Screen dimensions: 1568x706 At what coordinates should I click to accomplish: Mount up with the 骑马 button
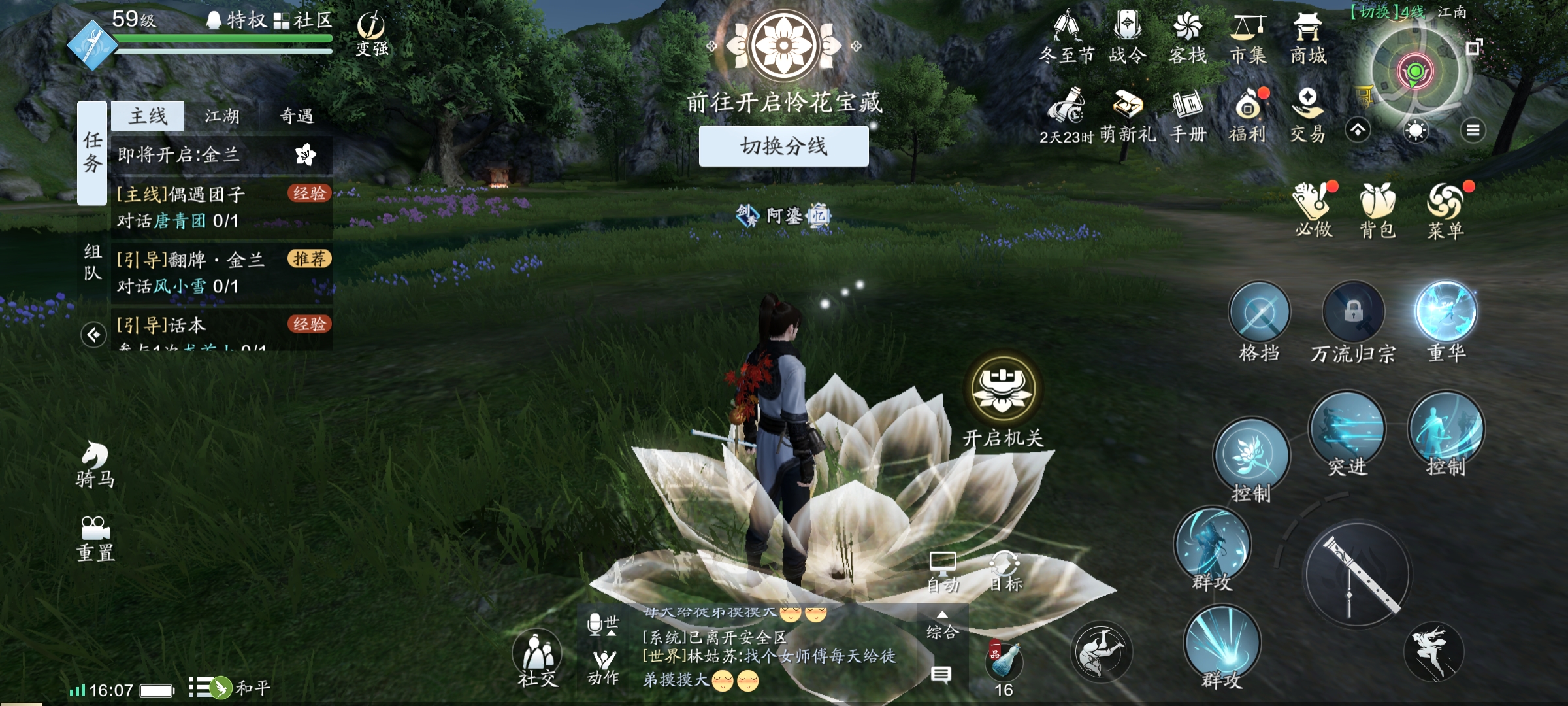coord(95,464)
